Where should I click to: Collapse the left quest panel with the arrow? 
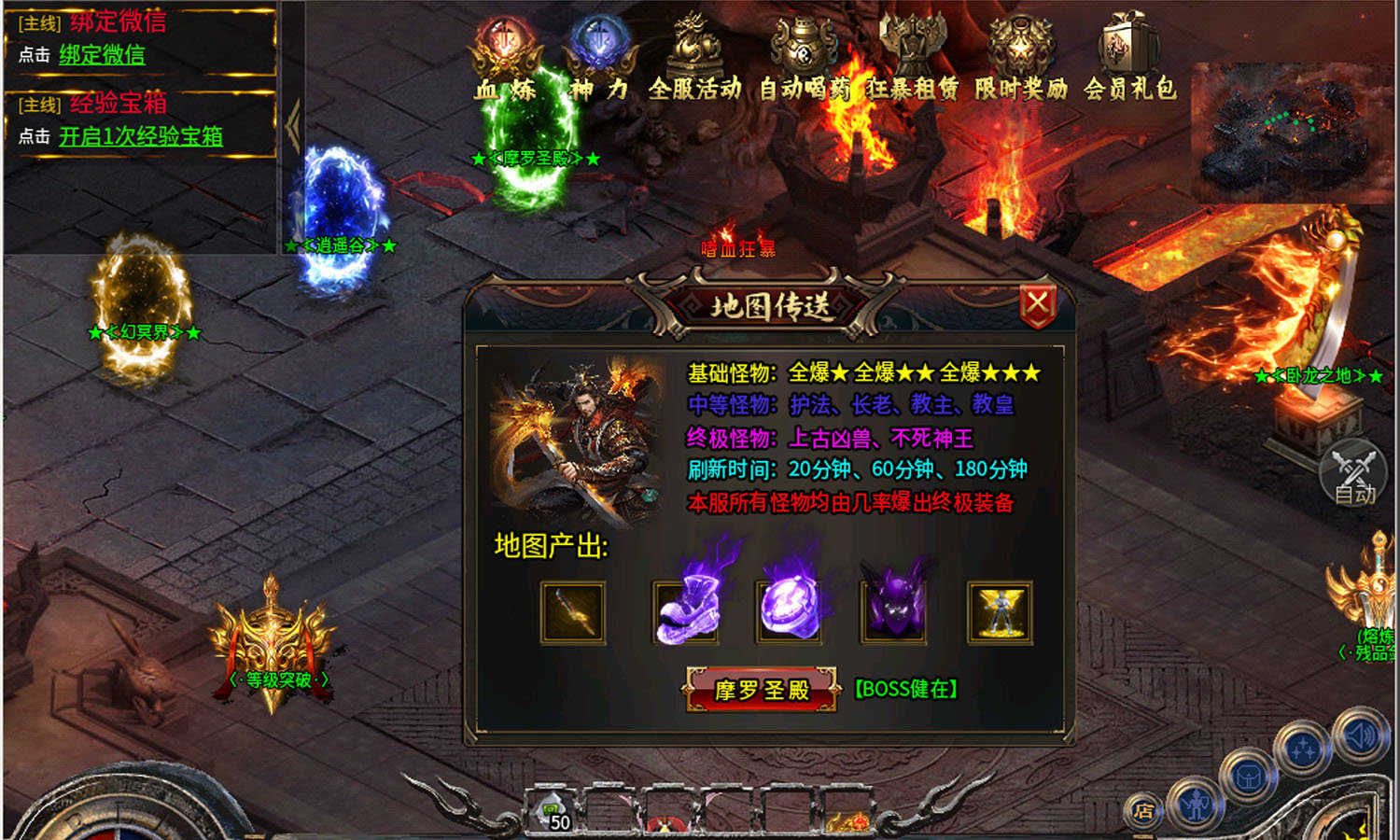point(292,124)
